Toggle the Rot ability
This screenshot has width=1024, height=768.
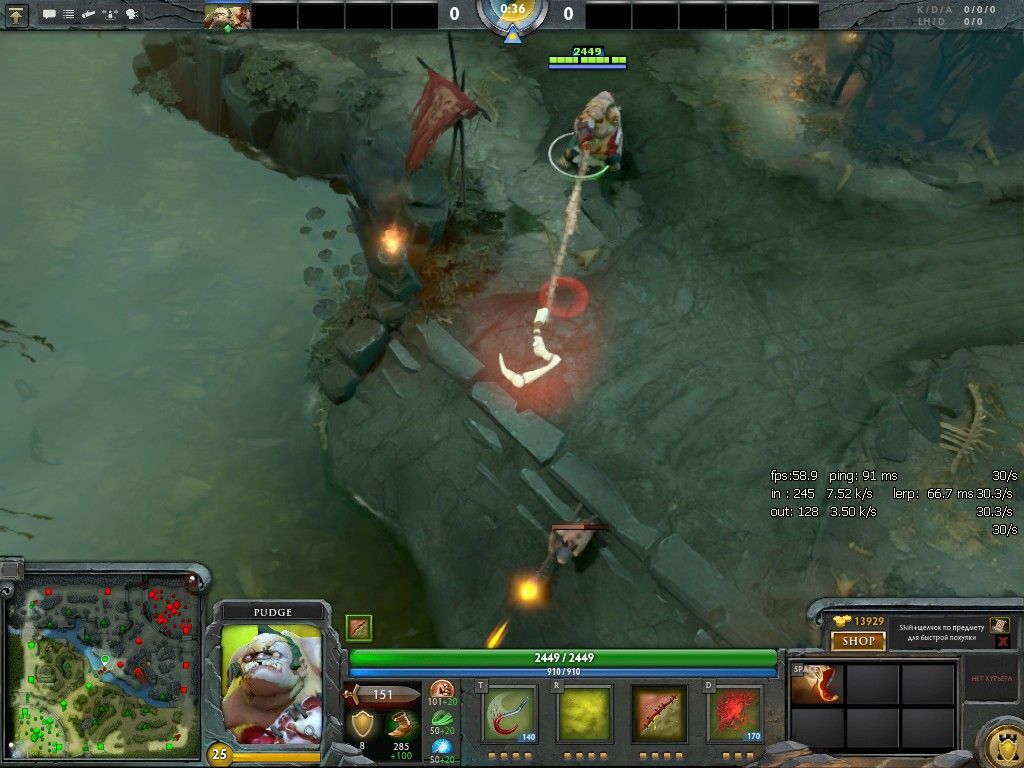pos(584,713)
